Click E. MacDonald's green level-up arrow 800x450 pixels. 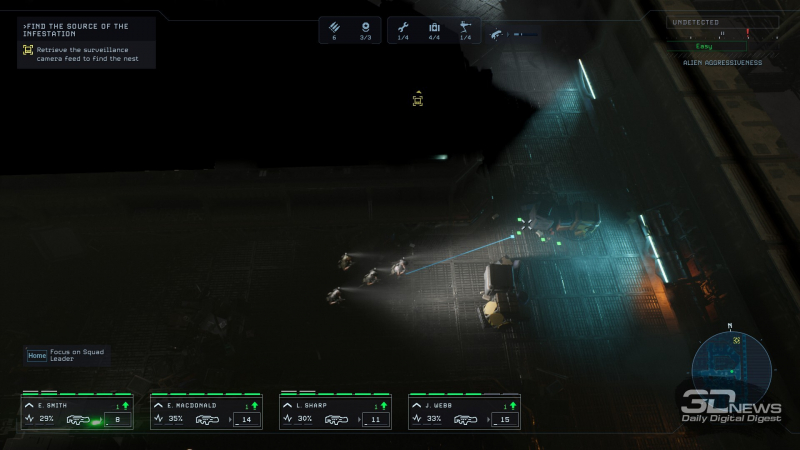(x=255, y=405)
